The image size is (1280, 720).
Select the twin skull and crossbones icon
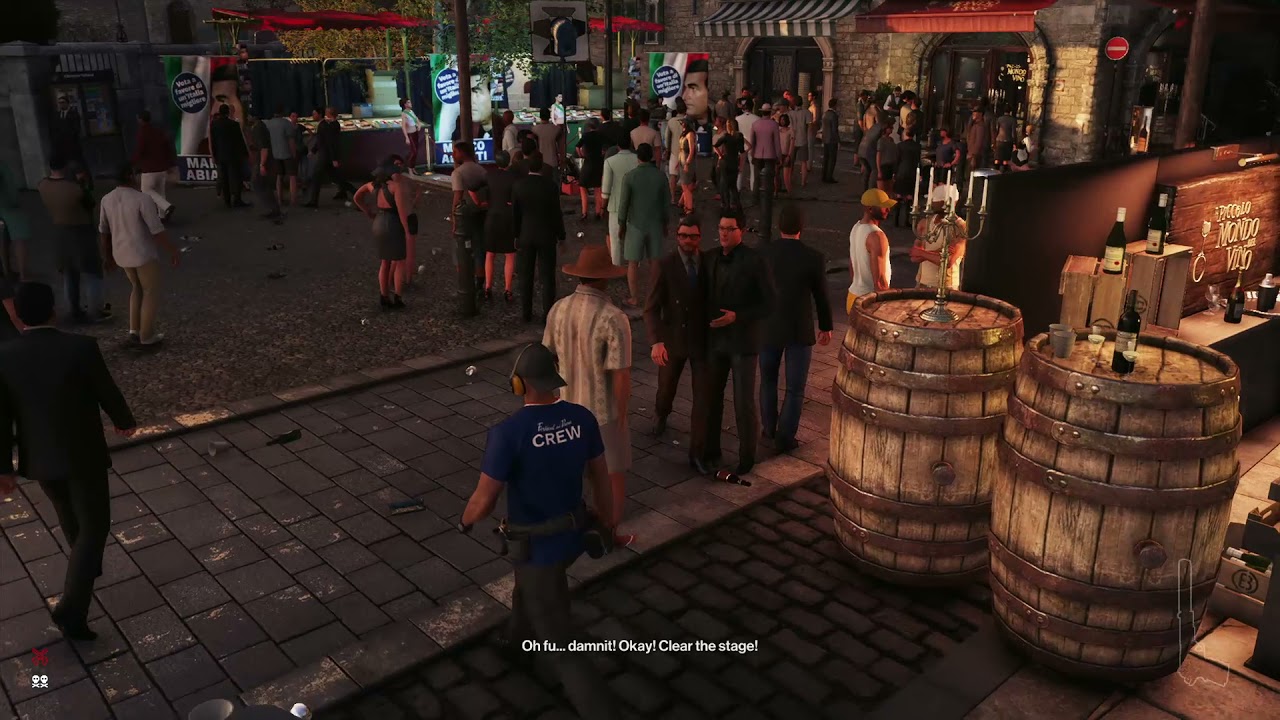(x=40, y=681)
